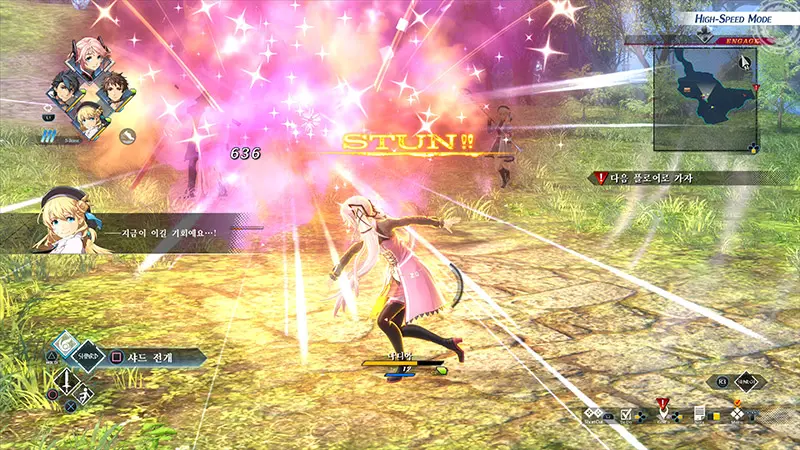Screen dimensions: 800x450
Task: Pick the brown-haired party member portrait
Action: [x=113, y=90]
